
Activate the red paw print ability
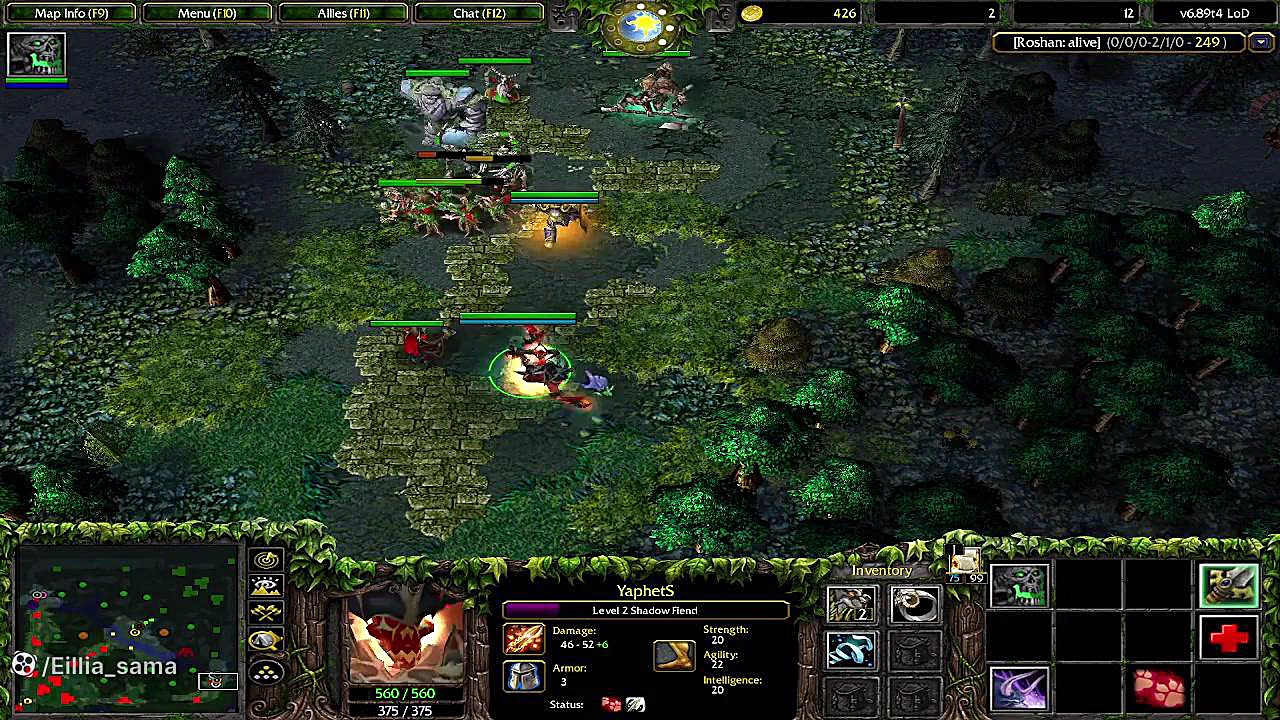(1160, 688)
